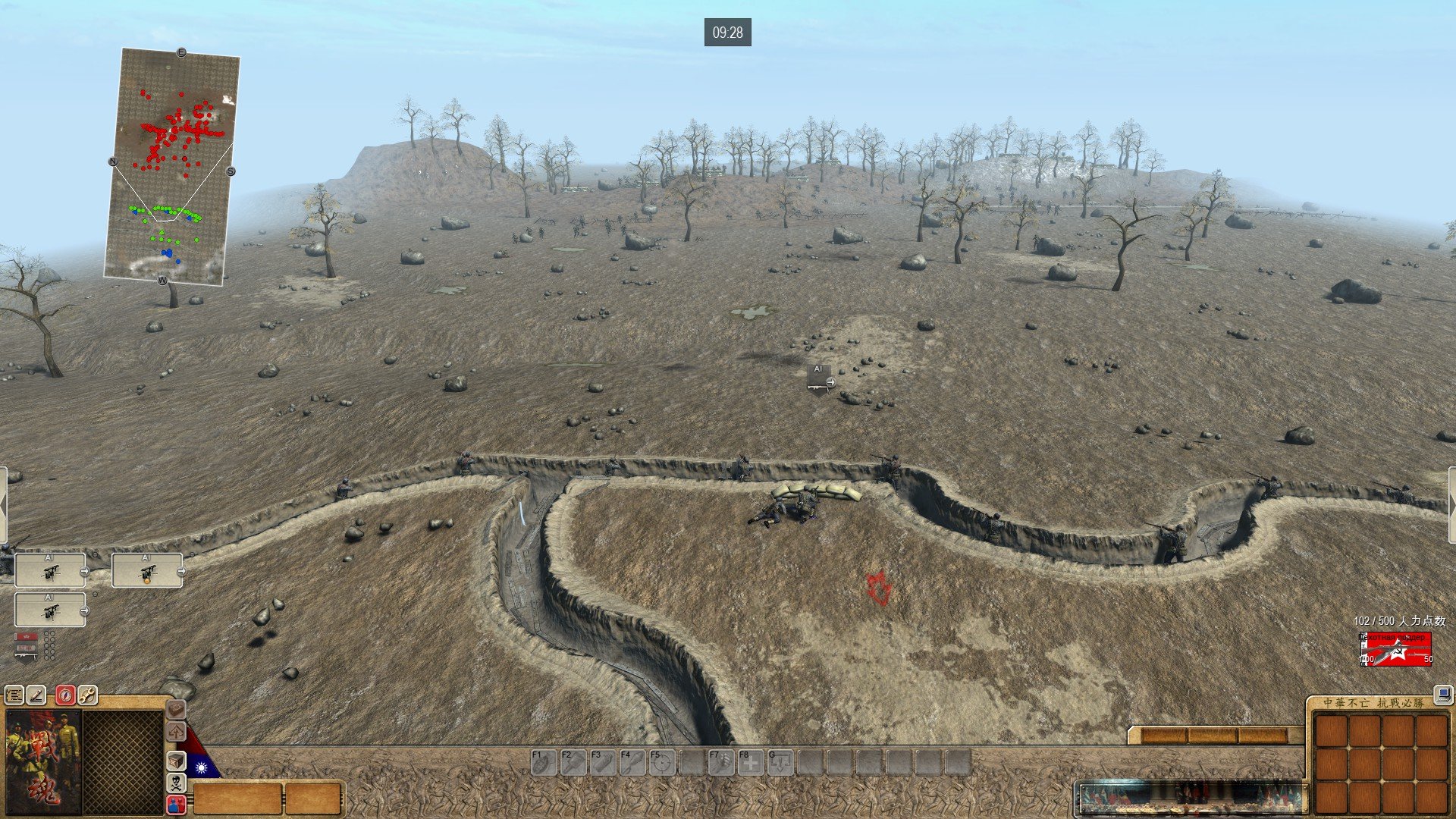The width and height of the screenshot is (1456, 819).
Task: Open the computer monitor menu button
Action: pos(1442,694)
